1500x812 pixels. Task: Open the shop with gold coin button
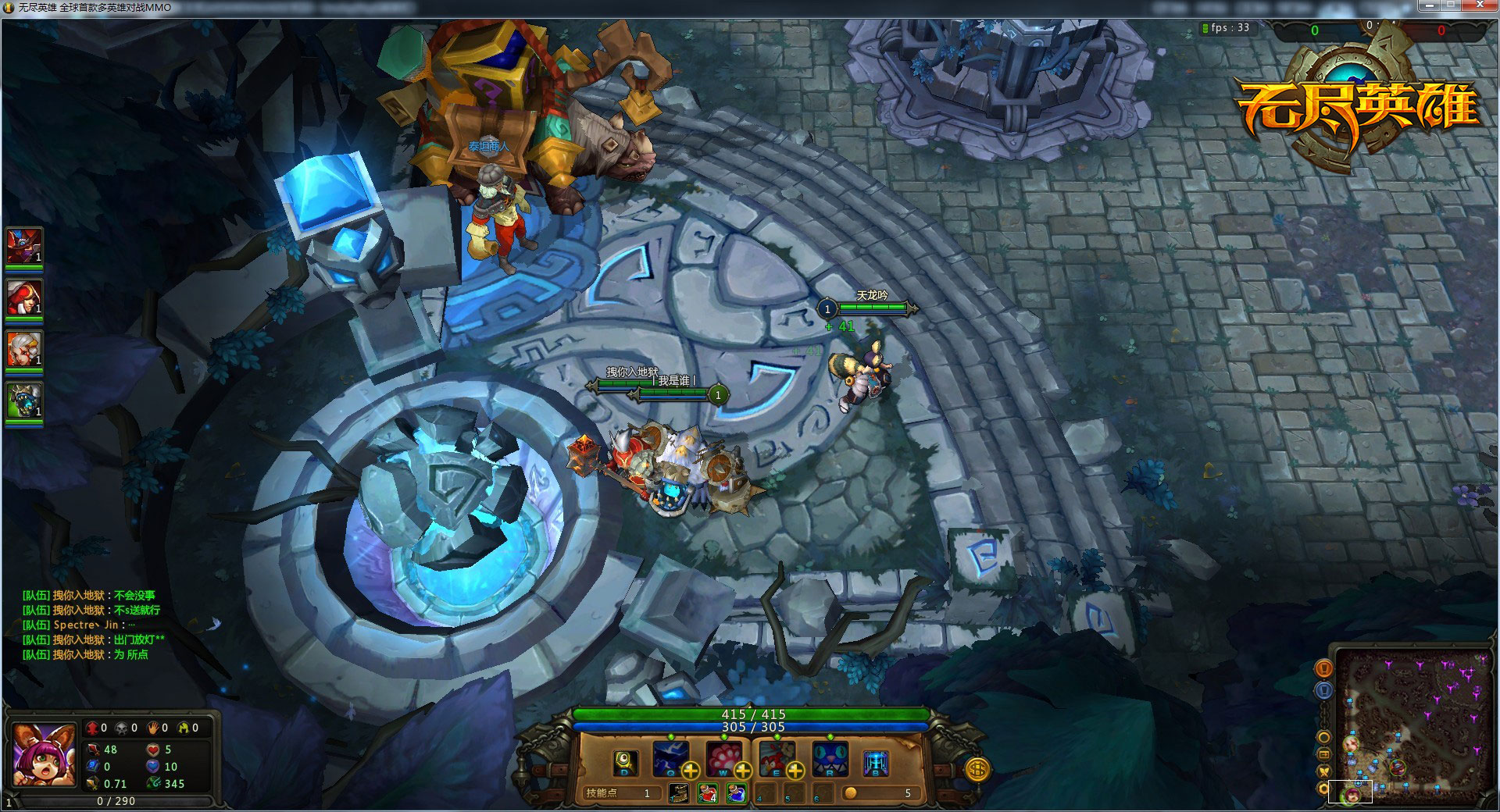click(977, 769)
